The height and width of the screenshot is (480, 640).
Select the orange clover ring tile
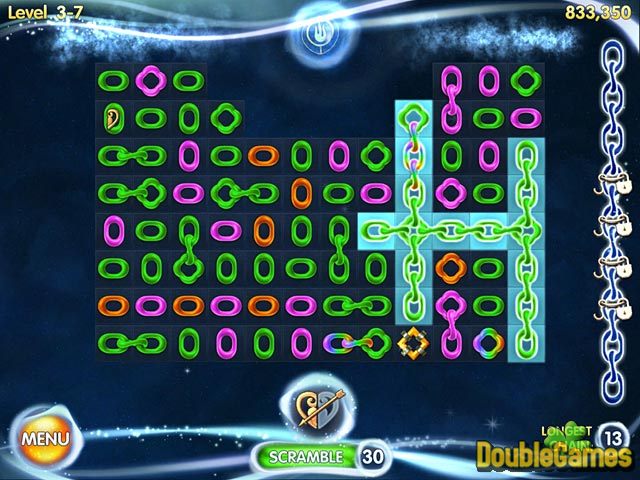tap(451, 267)
